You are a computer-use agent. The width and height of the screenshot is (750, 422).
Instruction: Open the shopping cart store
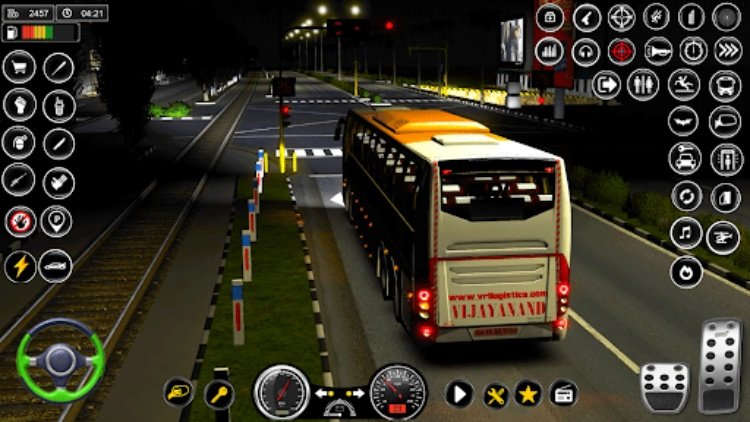20,67
